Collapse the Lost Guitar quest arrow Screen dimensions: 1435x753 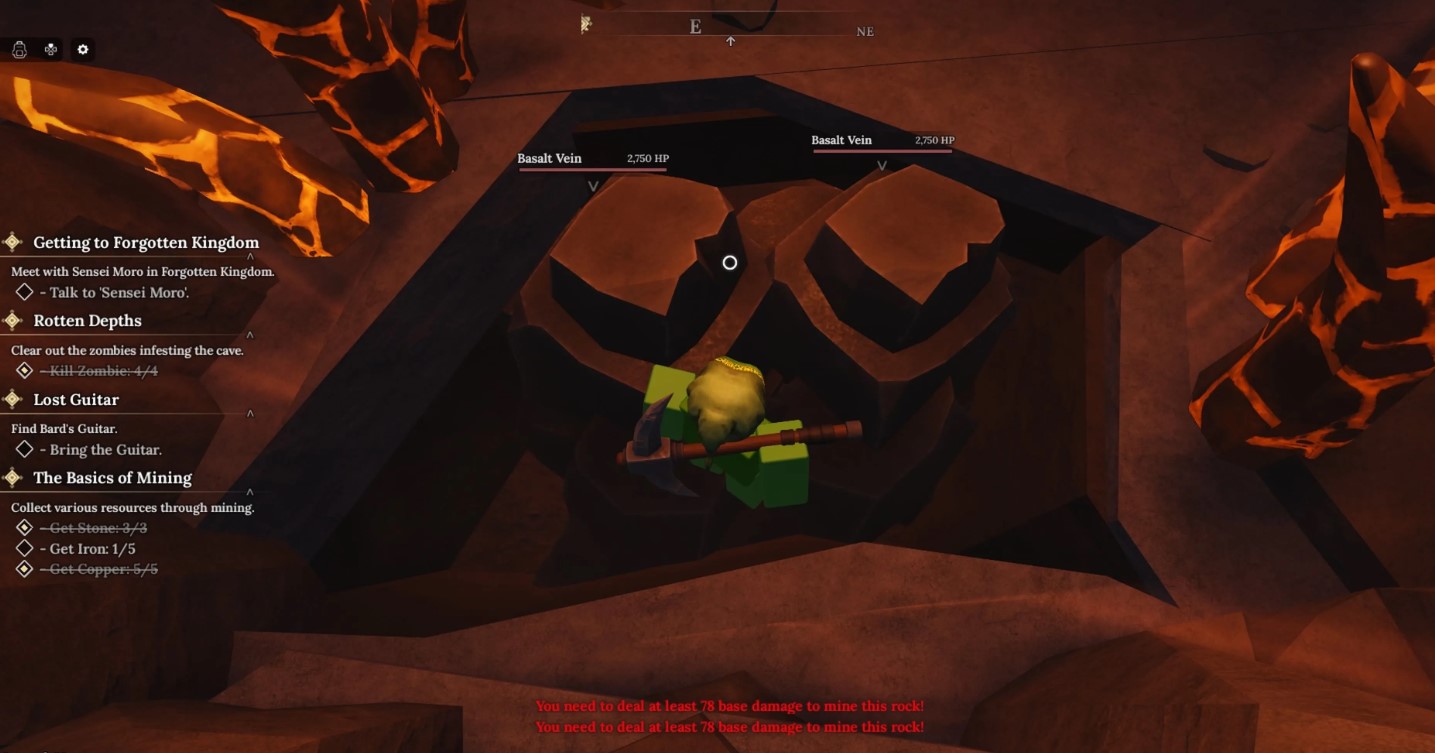(x=250, y=413)
